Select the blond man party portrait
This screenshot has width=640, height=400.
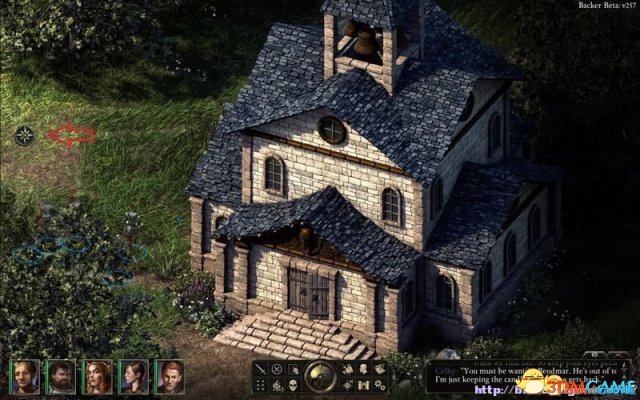(25, 376)
